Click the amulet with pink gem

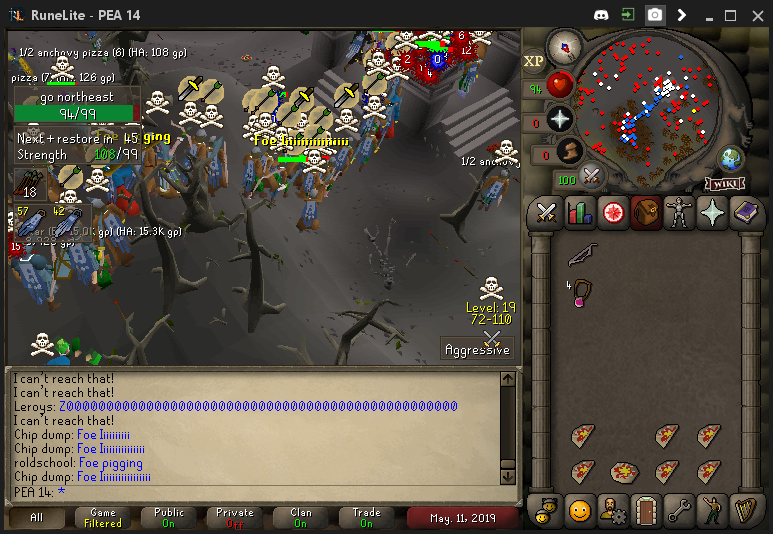(x=580, y=295)
